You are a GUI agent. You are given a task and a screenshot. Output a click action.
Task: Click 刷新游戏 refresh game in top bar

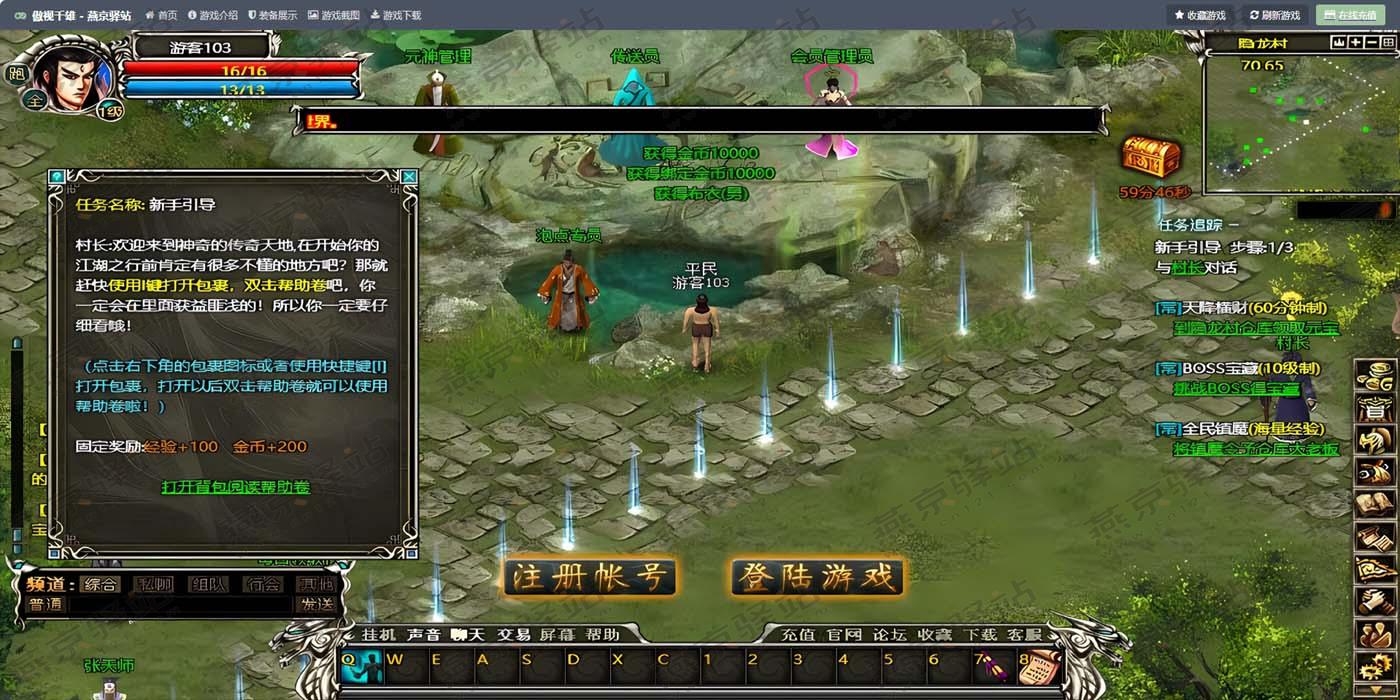pos(1275,15)
